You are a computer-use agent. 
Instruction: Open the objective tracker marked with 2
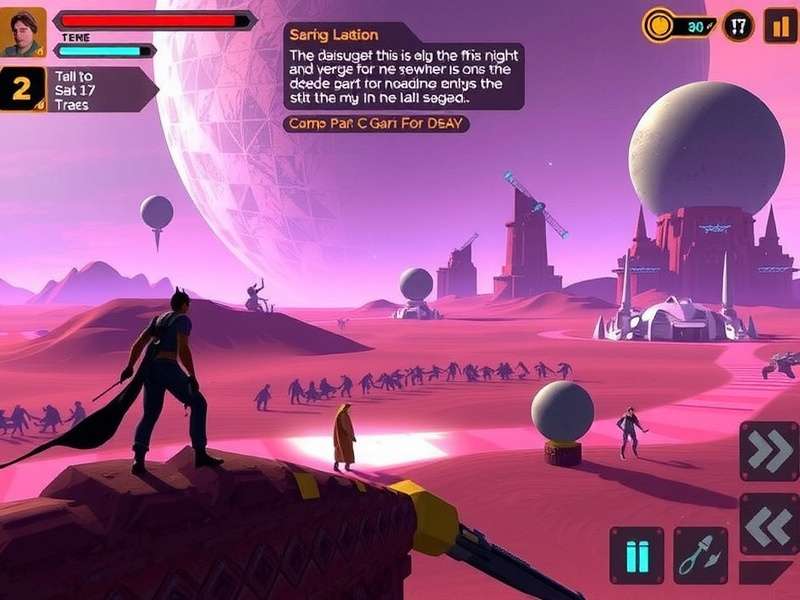click(x=22, y=90)
